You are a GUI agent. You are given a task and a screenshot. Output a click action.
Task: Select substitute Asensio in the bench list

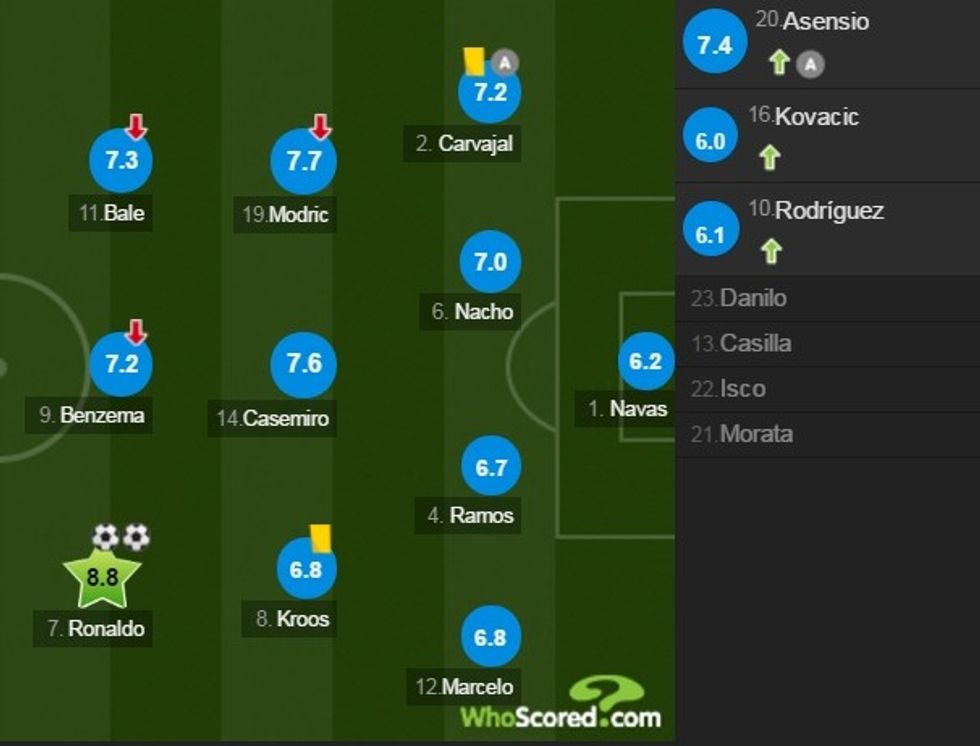tap(825, 22)
